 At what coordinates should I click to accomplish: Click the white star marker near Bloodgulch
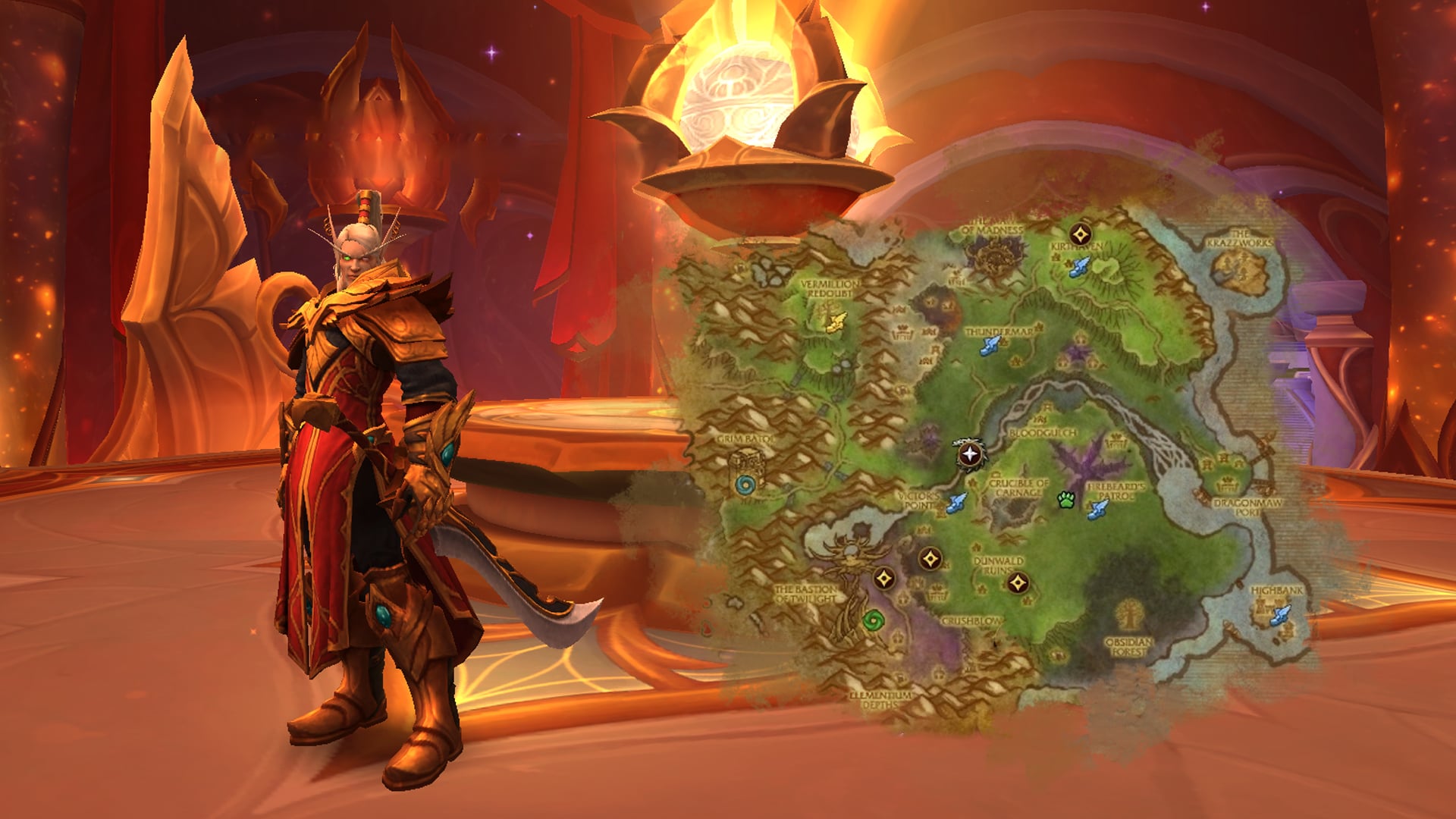pos(969,455)
